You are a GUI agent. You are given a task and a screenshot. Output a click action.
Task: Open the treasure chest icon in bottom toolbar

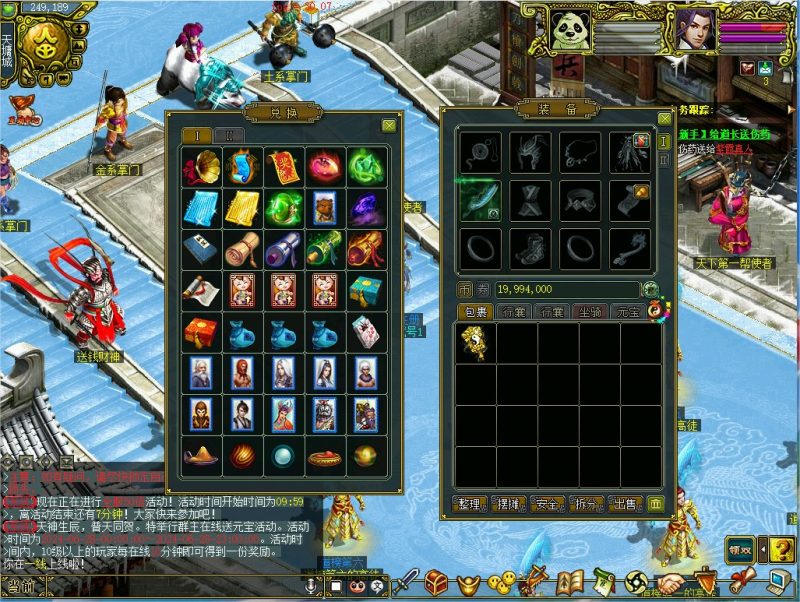click(436, 581)
